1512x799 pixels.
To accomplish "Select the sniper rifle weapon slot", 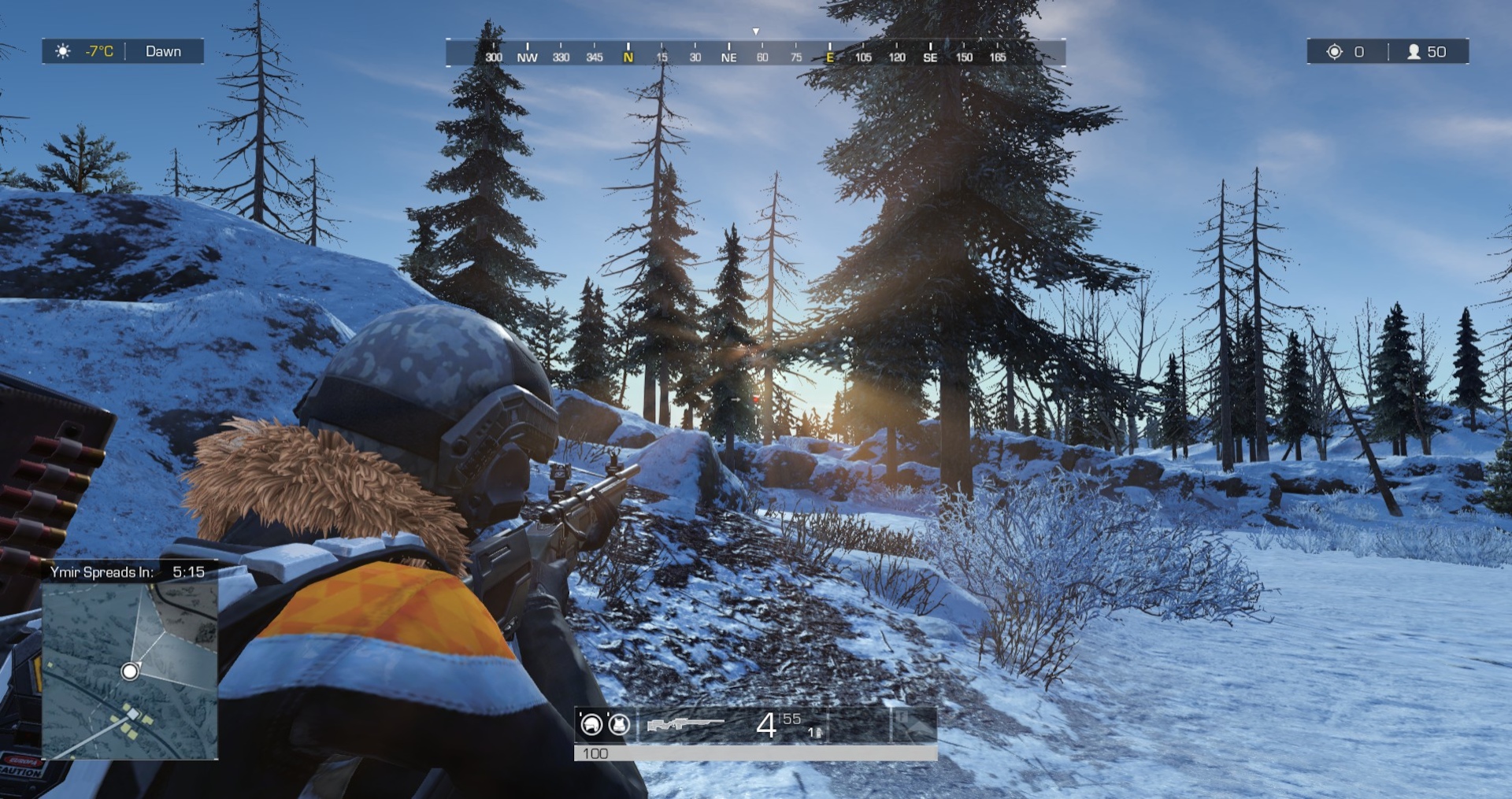I will [x=684, y=724].
